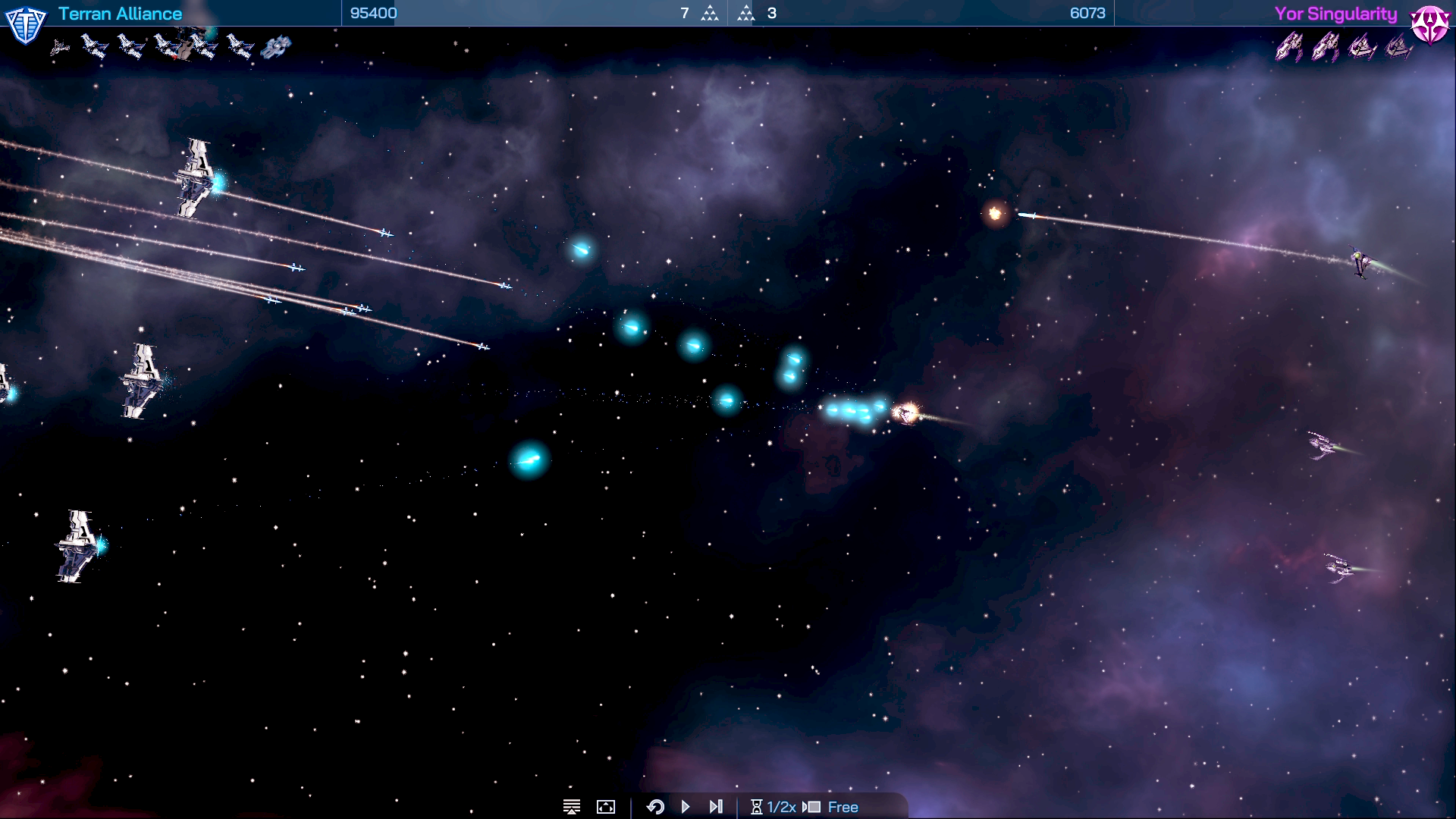This screenshot has height=819, width=1456.
Task: Select the first Terran fighter ship icon
Action: [59, 45]
